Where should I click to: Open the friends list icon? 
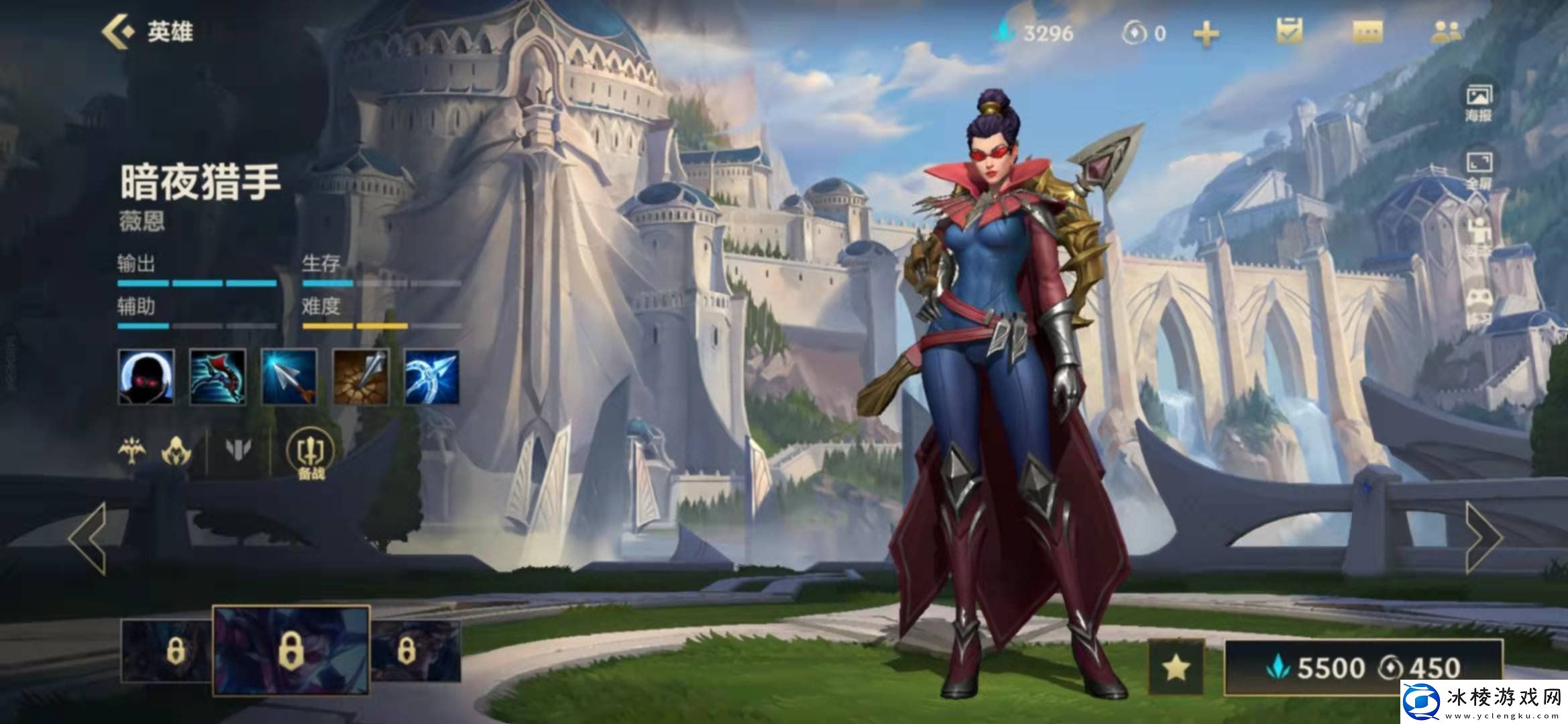(x=1447, y=32)
